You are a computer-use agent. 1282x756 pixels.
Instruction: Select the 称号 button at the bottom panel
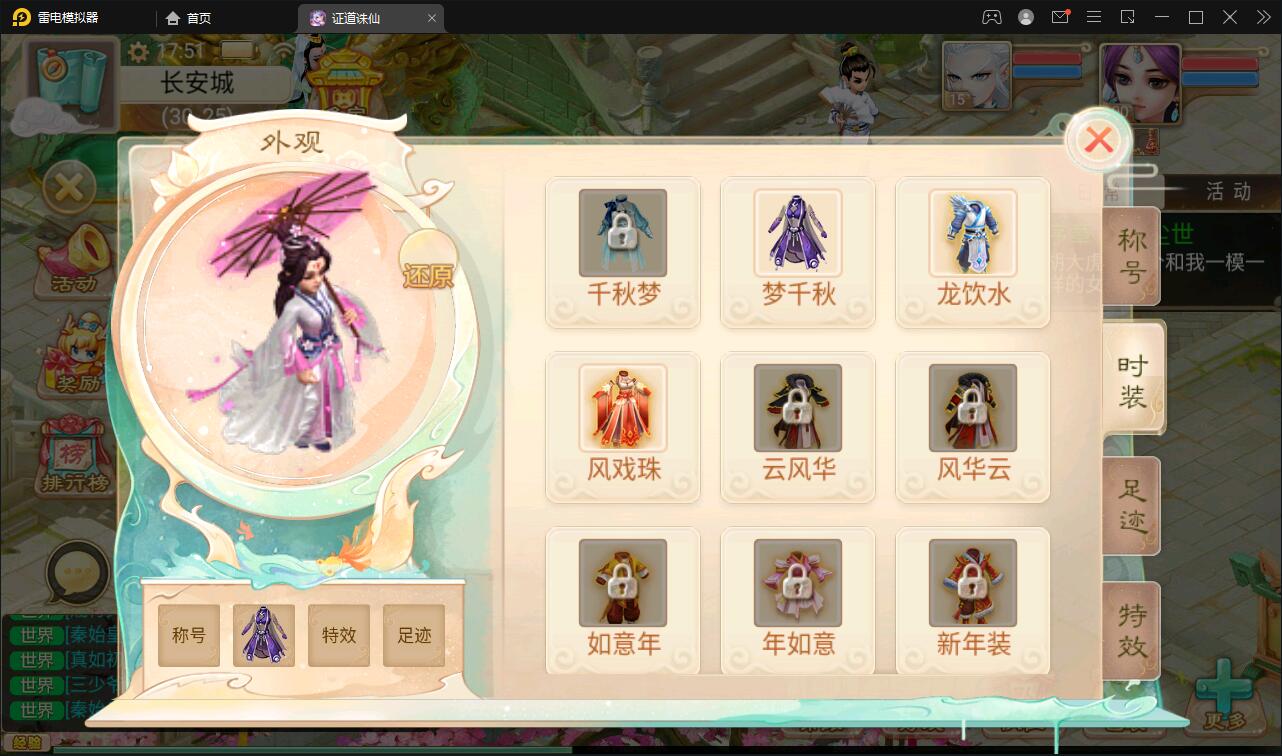point(188,635)
